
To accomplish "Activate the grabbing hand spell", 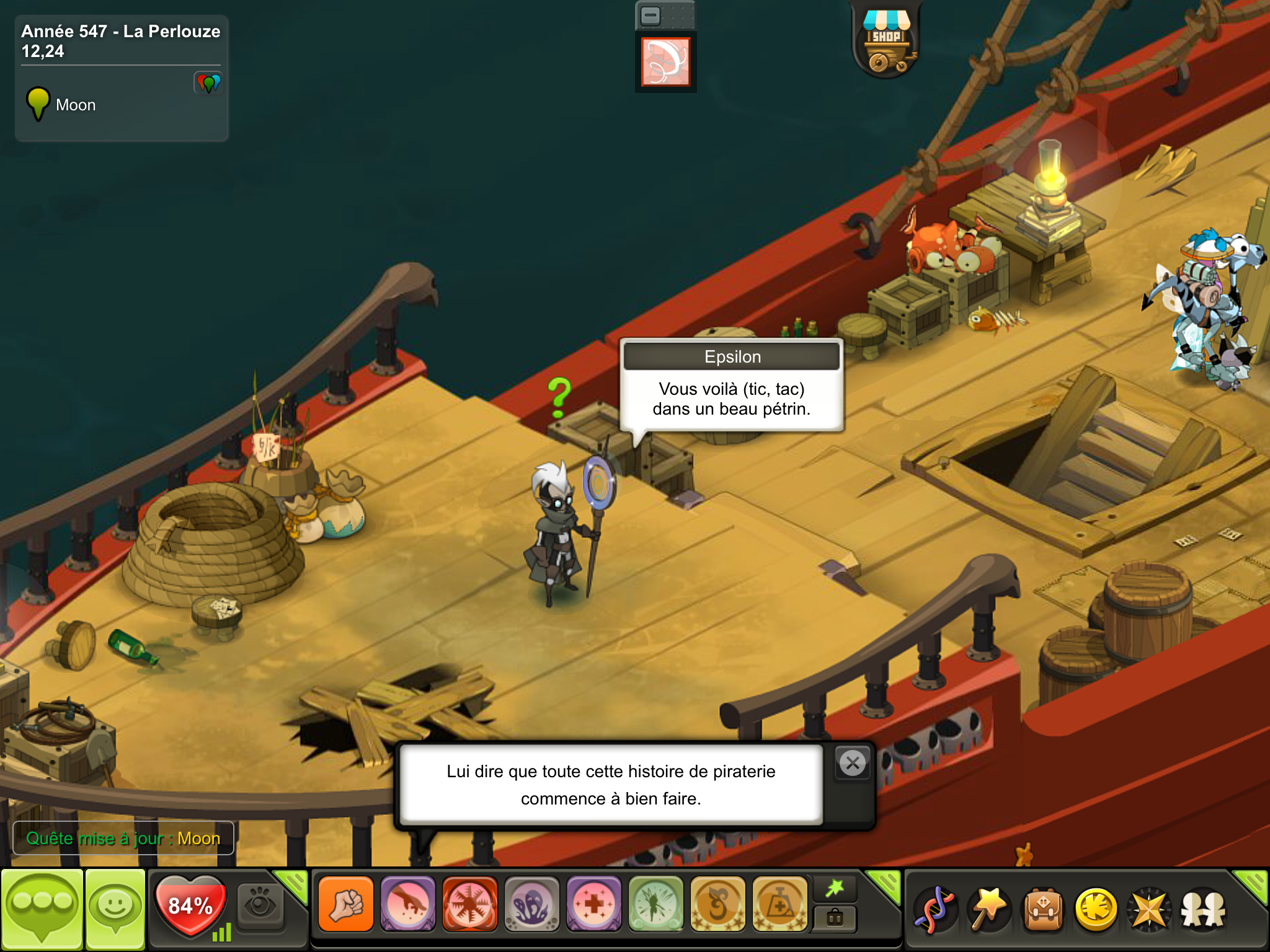I will [408, 905].
